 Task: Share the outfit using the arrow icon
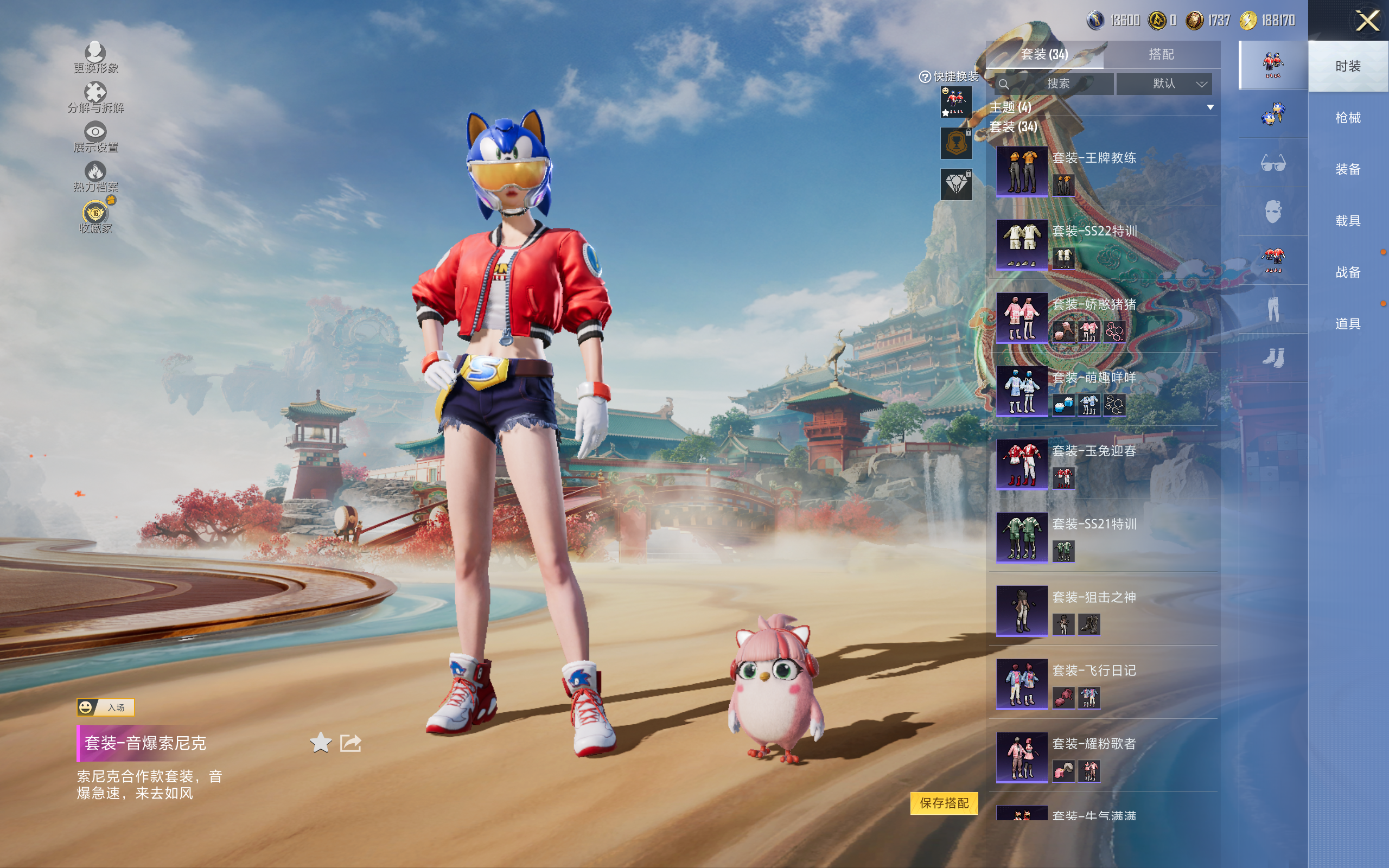(x=350, y=743)
